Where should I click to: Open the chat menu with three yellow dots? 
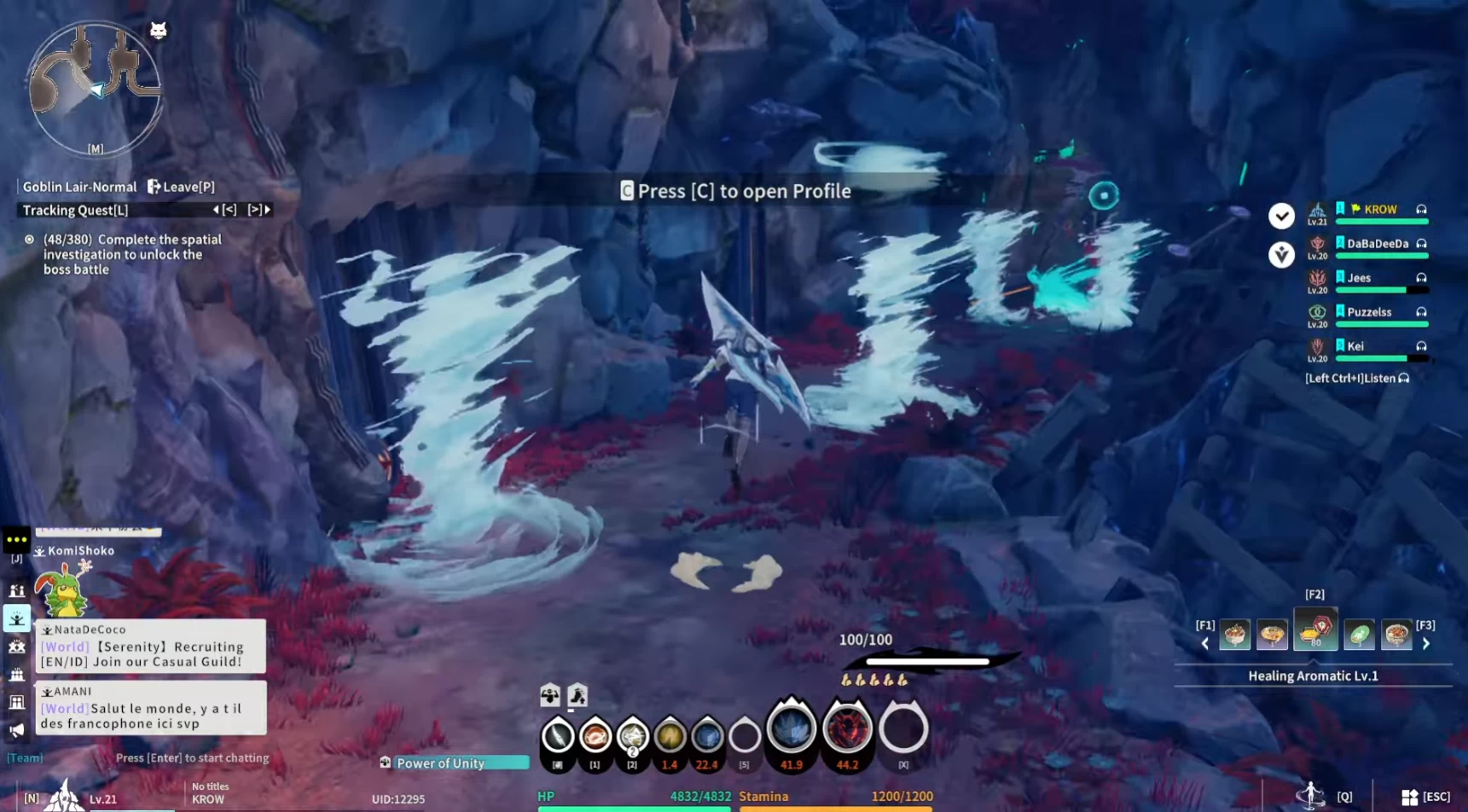[16, 539]
